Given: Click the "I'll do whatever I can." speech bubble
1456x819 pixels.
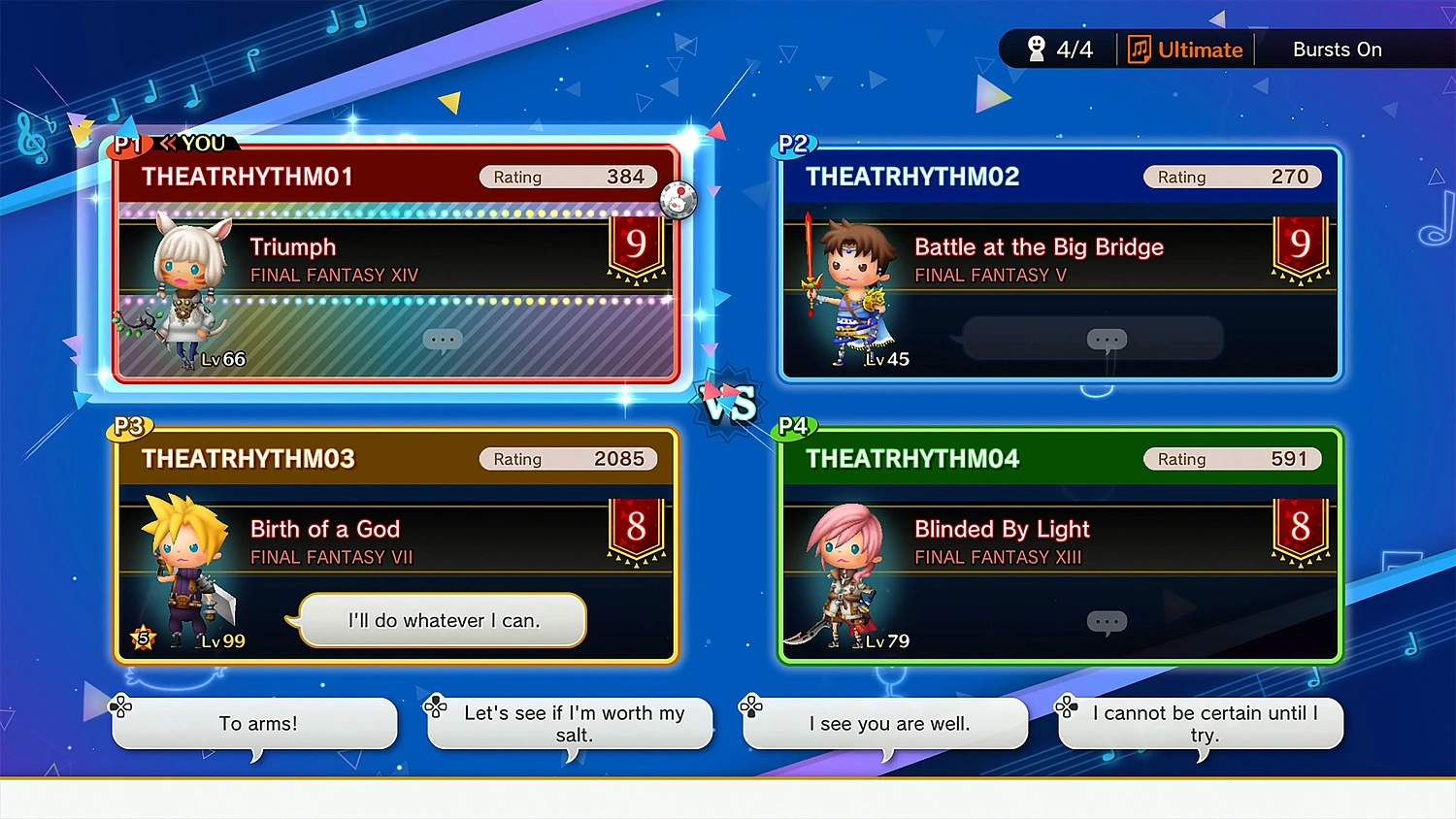Looking at the screenshot, I should point(444,621).
